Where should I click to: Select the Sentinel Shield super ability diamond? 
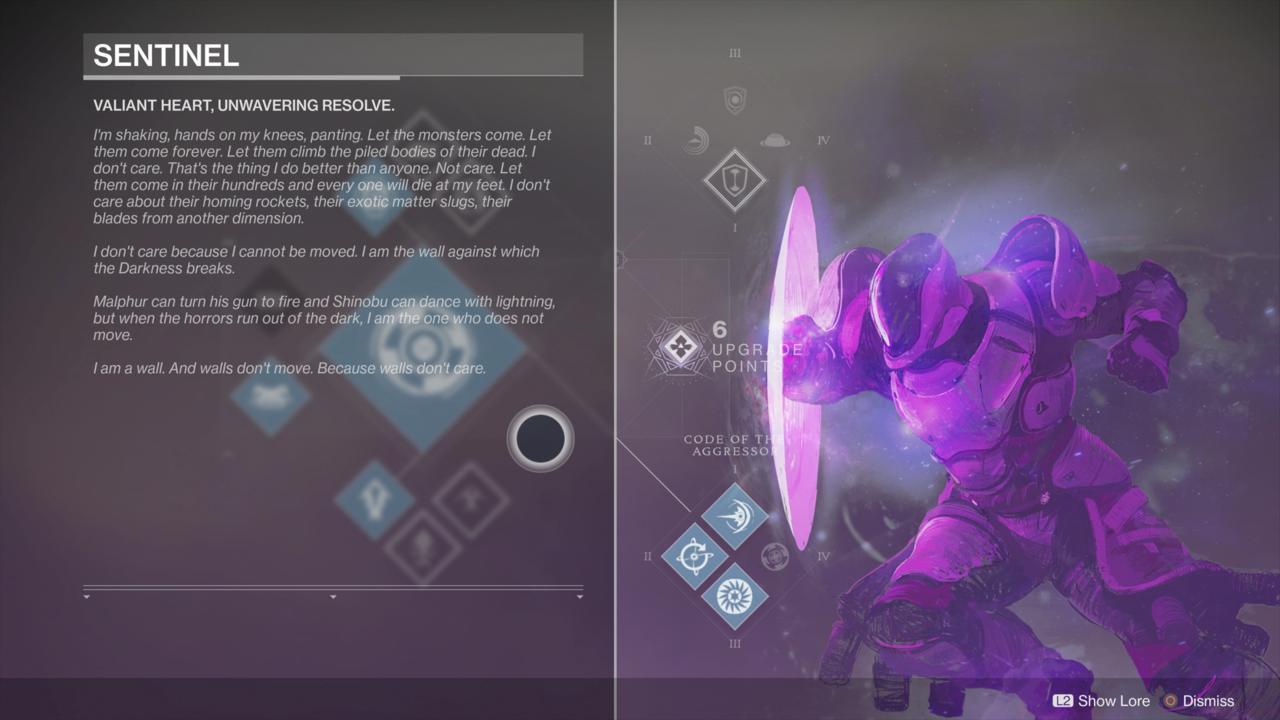(735, 181)
